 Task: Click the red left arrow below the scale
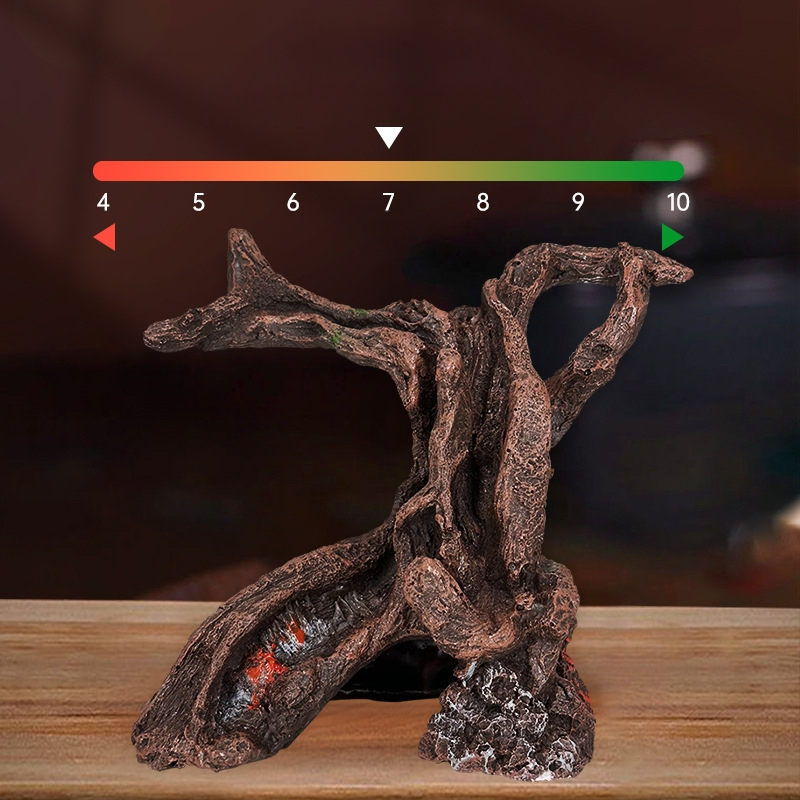105,237
